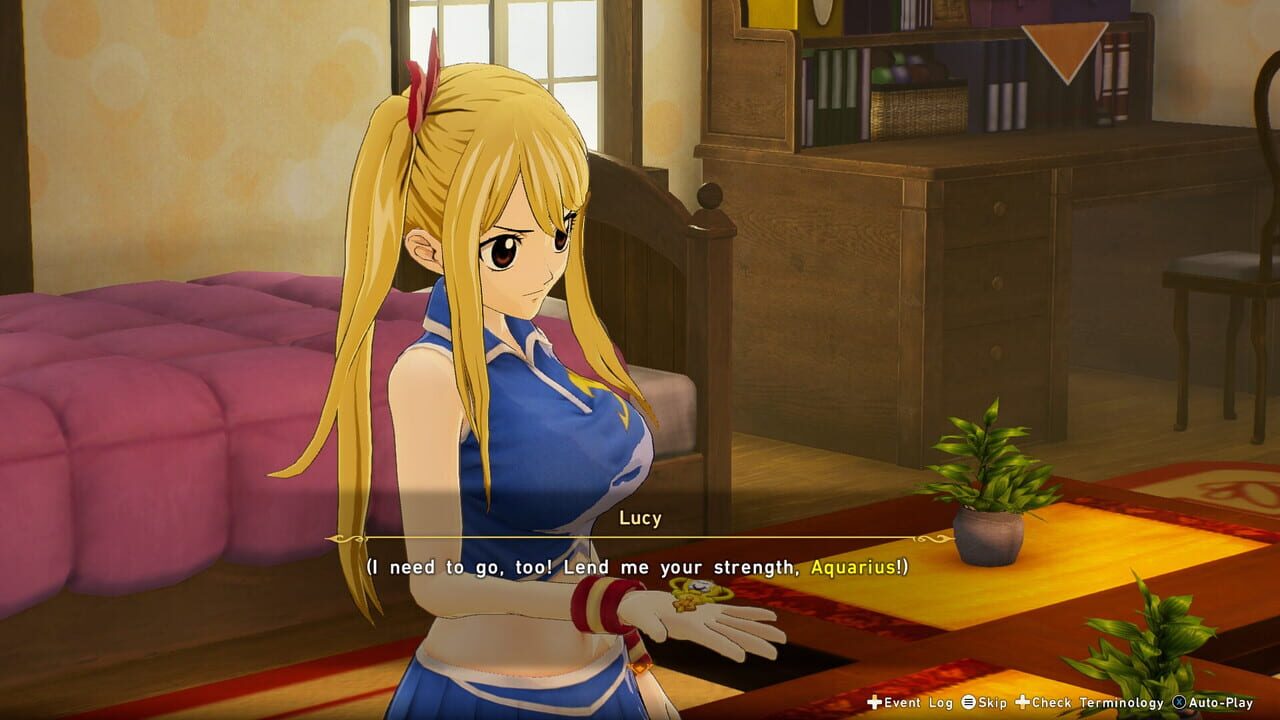Click the D-pad icon next to Check Terminology
This screenshot has width=1280, height=720.
point(1021,702)
